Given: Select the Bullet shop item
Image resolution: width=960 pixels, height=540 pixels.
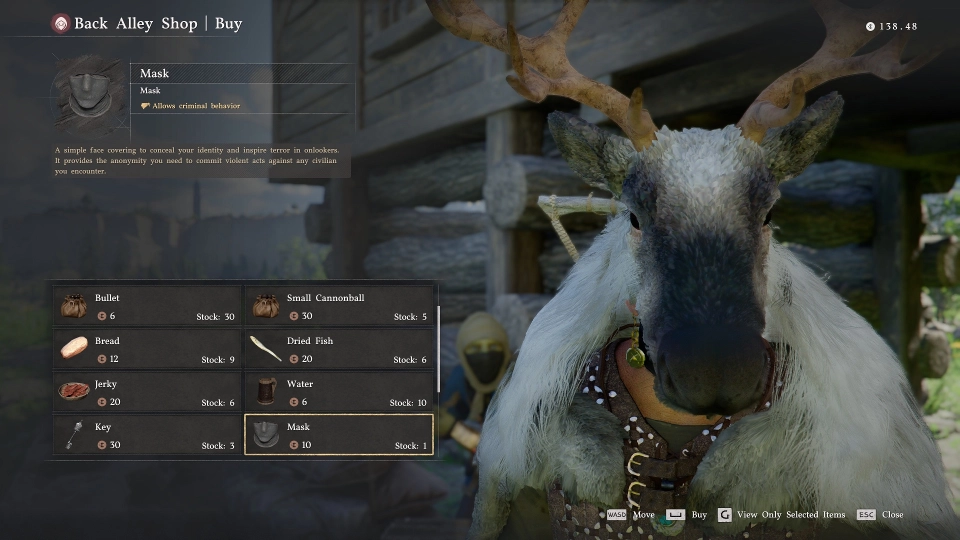Looking at the screenshot, I should coord(147,306).
